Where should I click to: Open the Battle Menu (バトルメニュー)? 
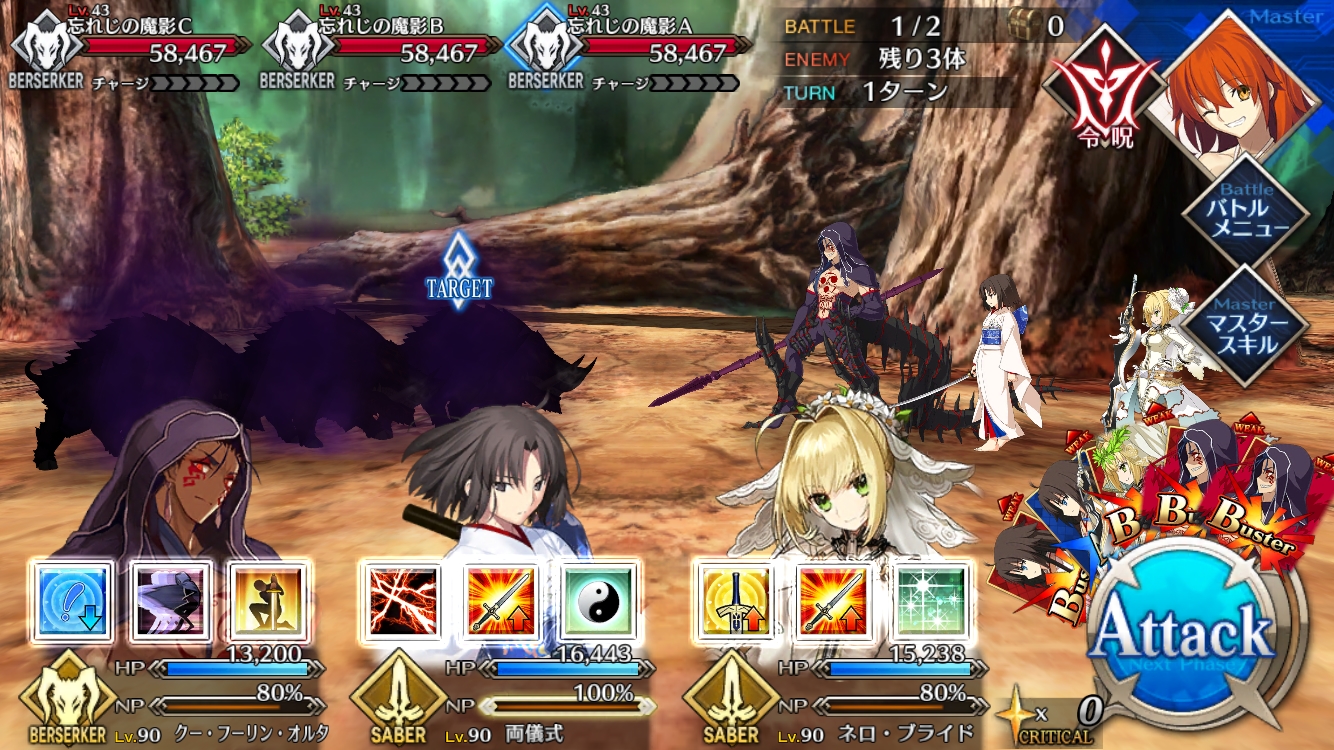1245,213
